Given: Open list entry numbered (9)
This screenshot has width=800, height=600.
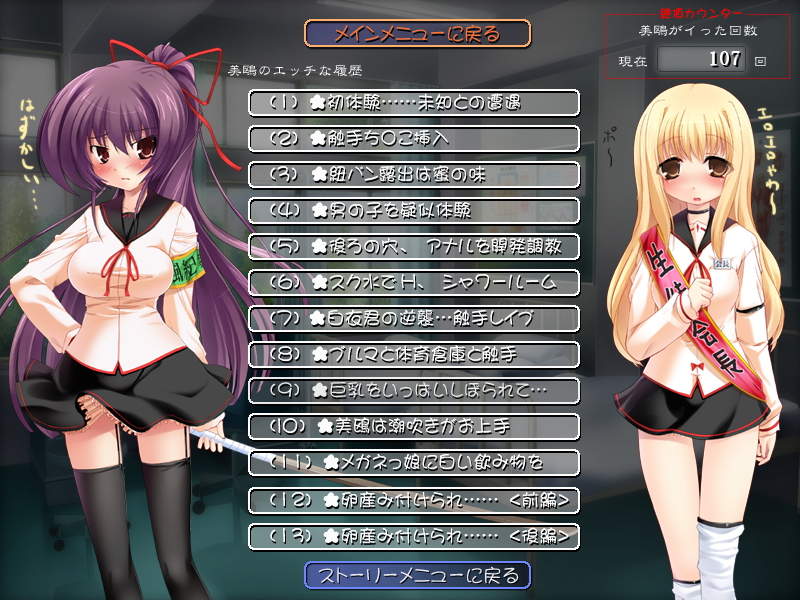Looking at the screenshot, I should tap(413, 390).
